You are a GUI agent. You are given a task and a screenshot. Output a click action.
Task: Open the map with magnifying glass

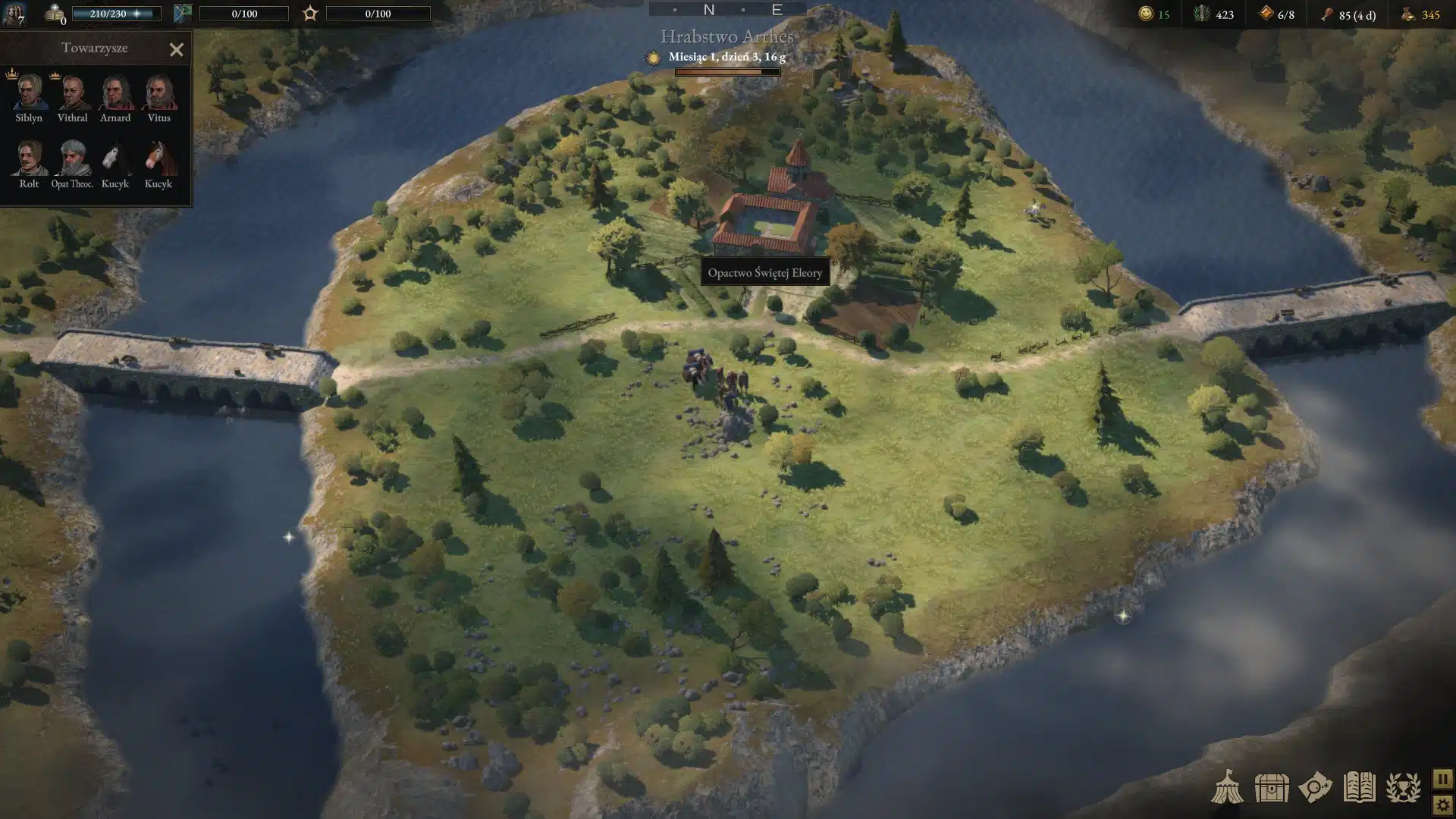pos(1315,788)
